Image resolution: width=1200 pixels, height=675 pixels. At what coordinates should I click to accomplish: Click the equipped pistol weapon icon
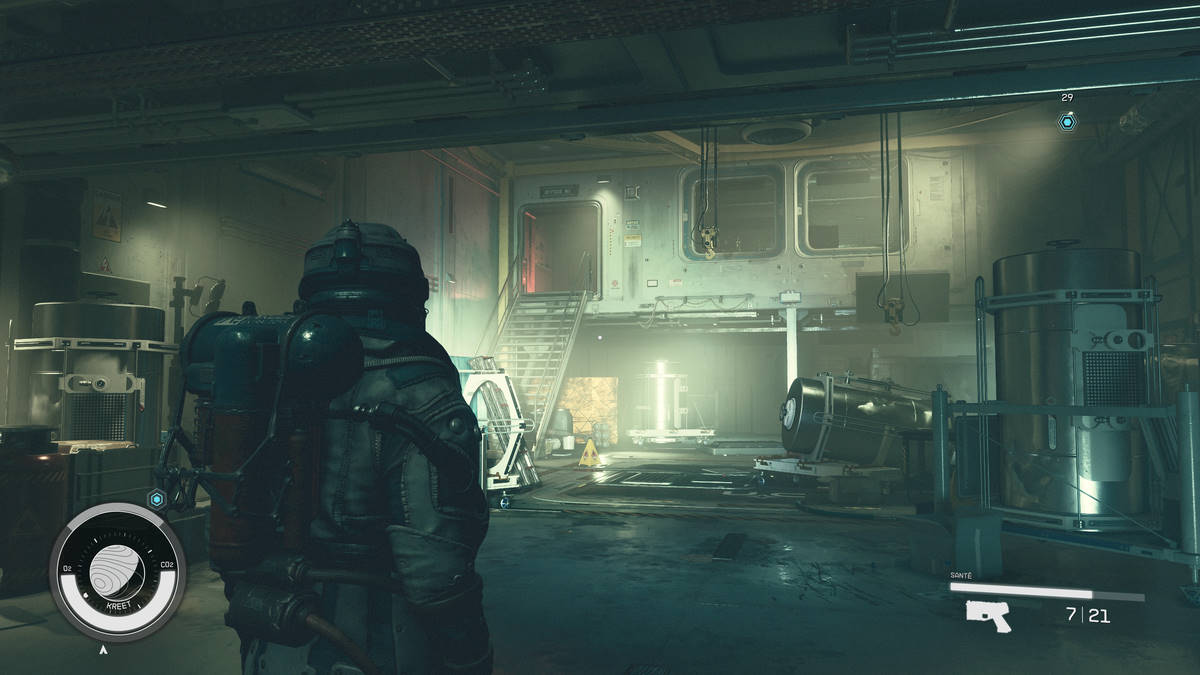tap(988, 616)
